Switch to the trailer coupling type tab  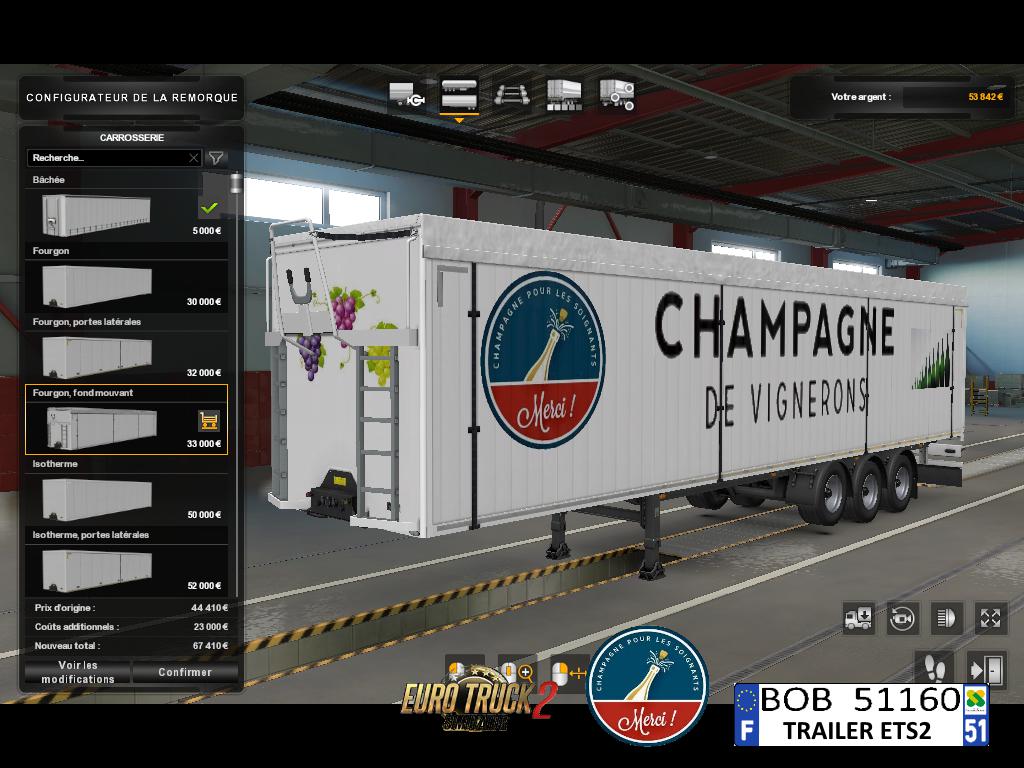[407, 96]
